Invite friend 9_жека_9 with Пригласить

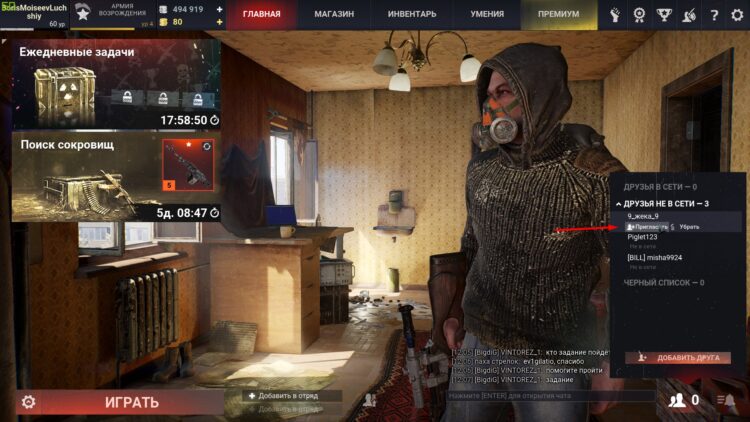648,227
